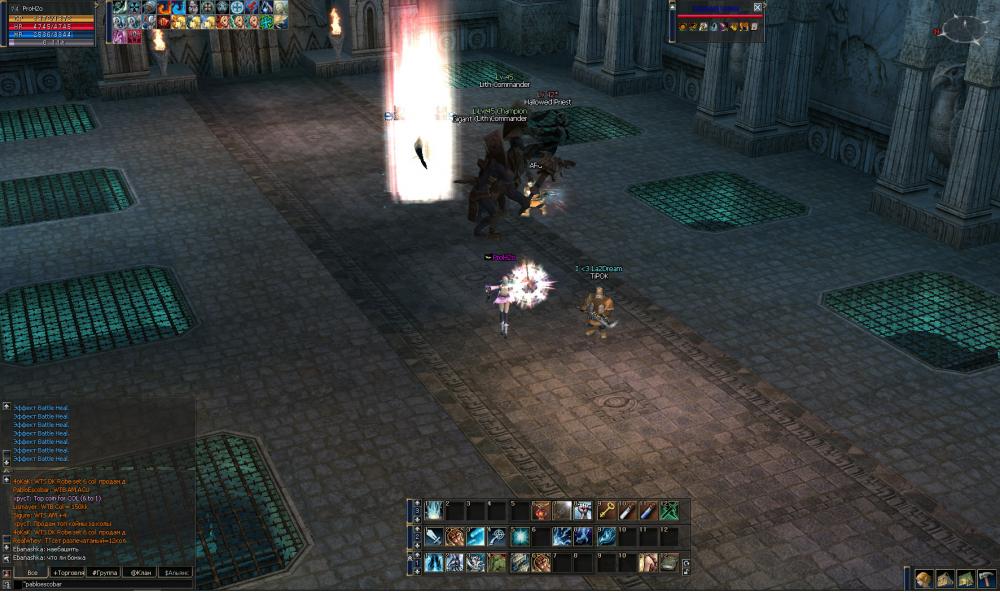Use the golden key item on hotbar
Screen dimensions: 1000x592
click(605, 510)
